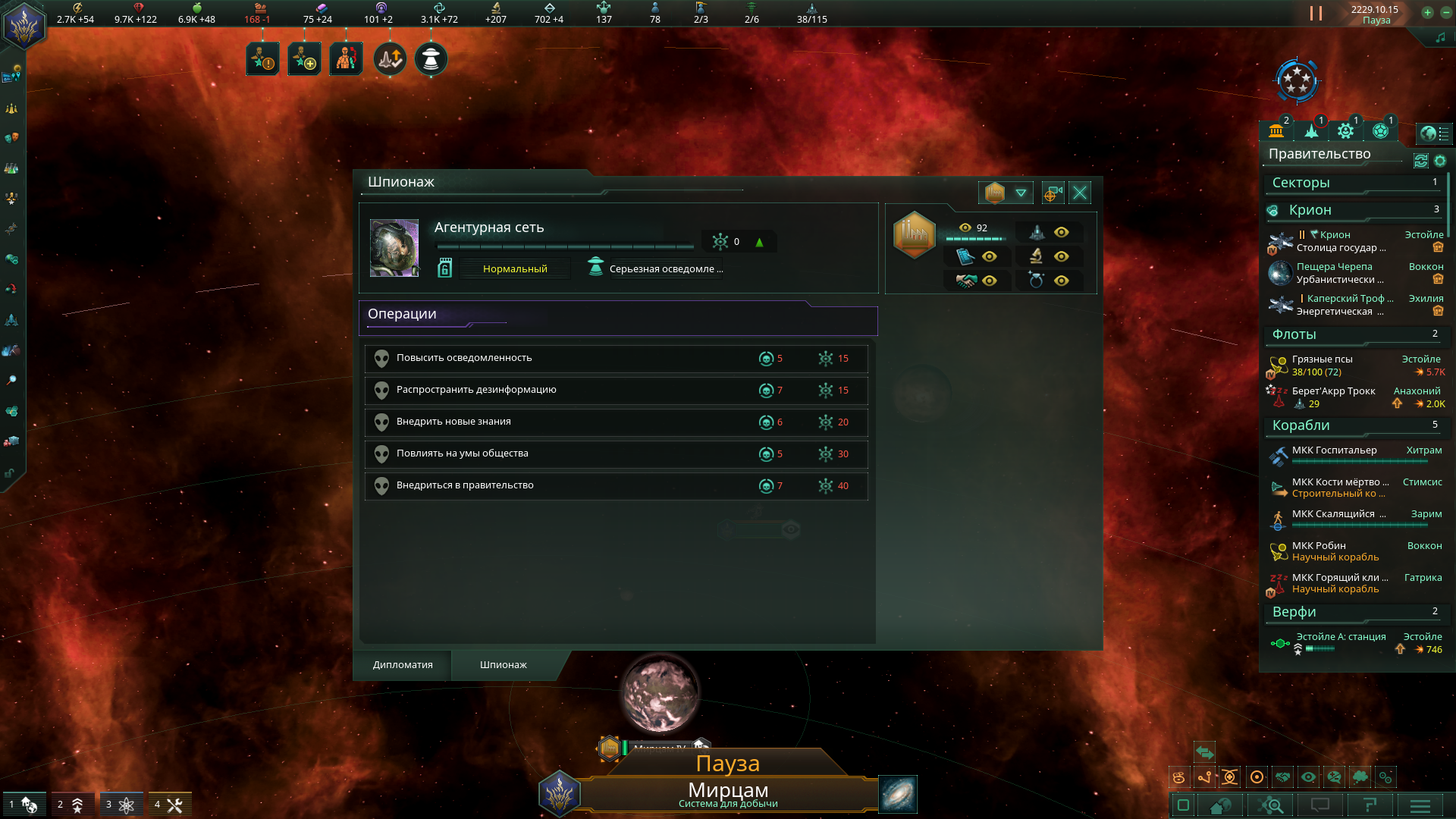Close the Шпионаж window

coord(1080,193)
